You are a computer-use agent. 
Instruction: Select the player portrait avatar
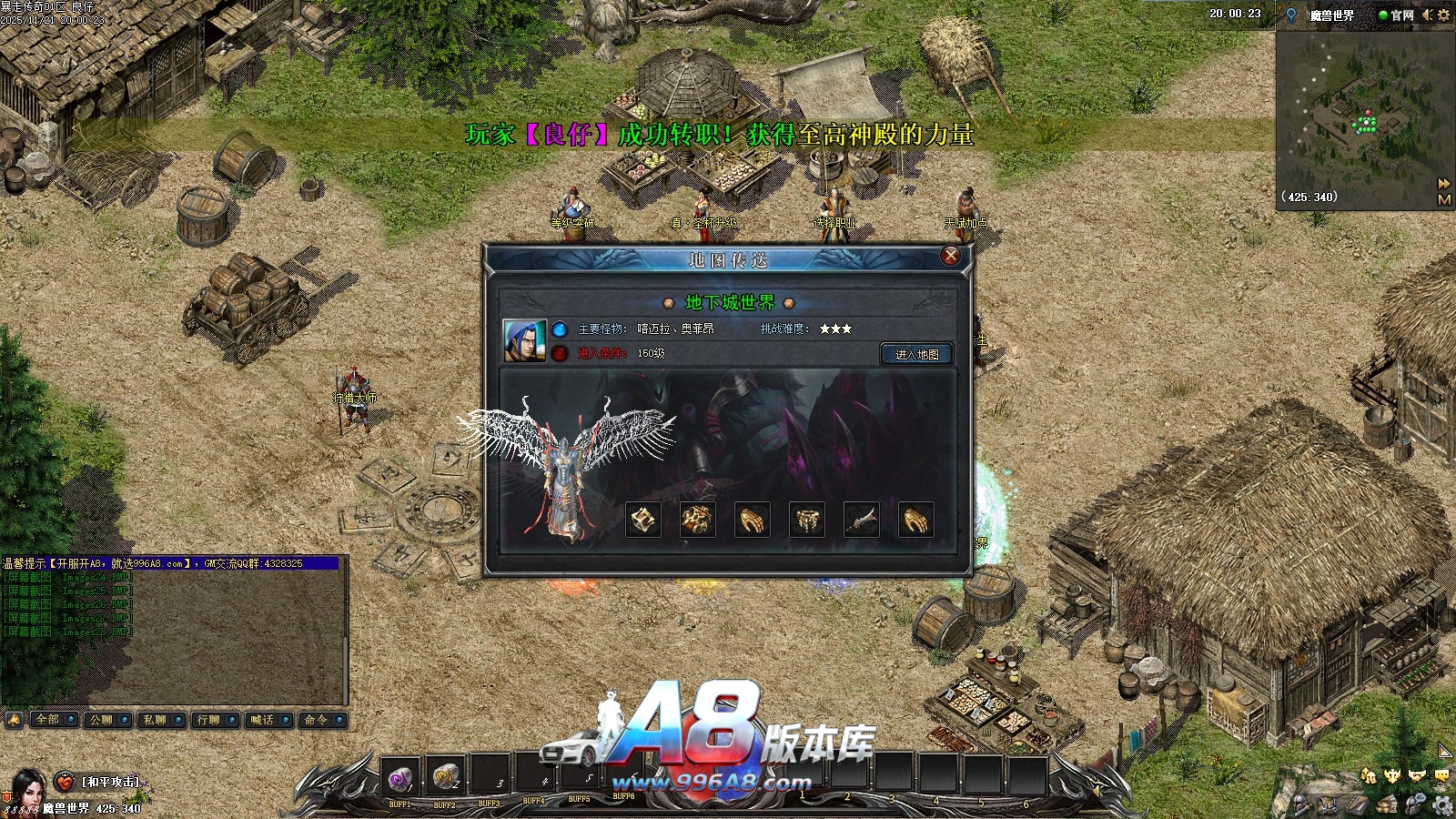click(x=27, y=789)
